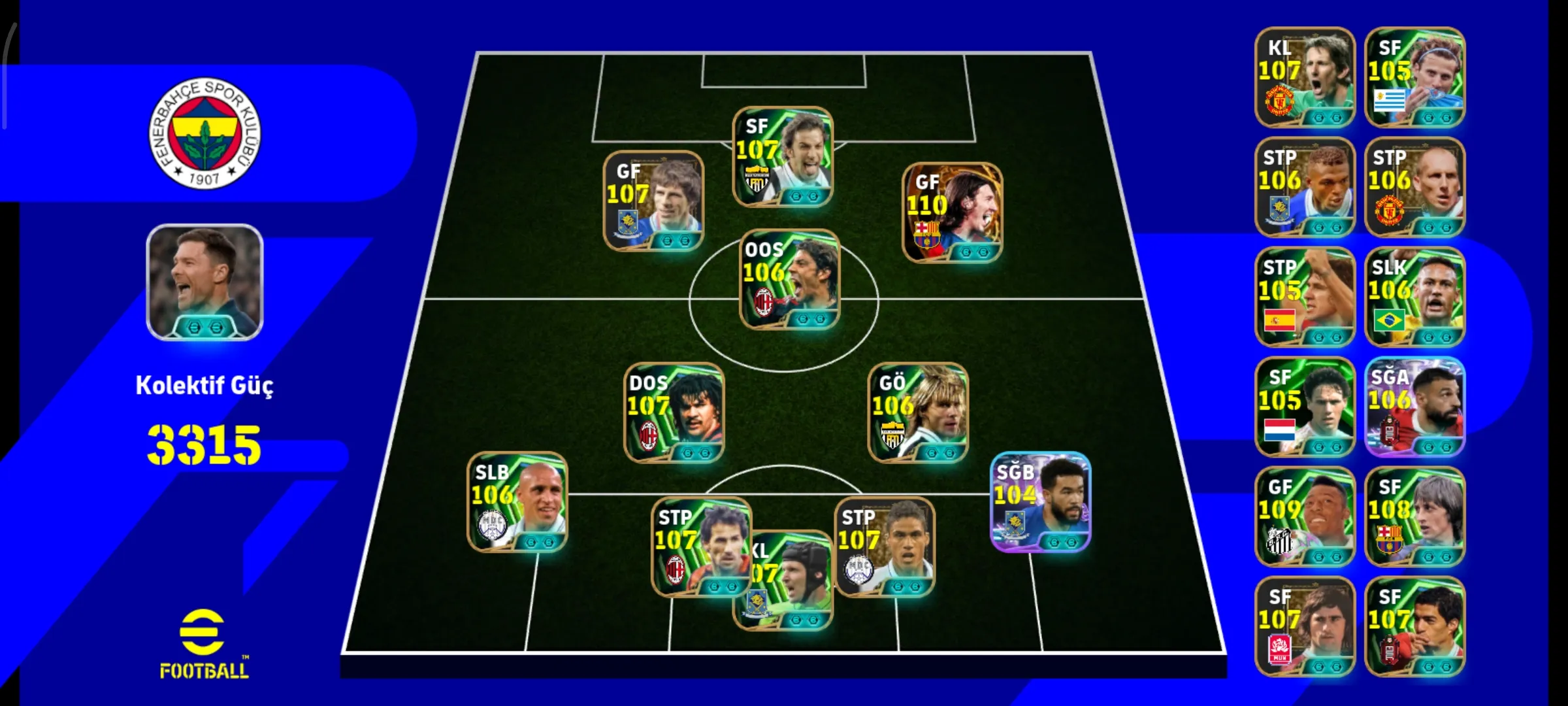Select the DOS 107 AC Milan card

click(674, 412)
